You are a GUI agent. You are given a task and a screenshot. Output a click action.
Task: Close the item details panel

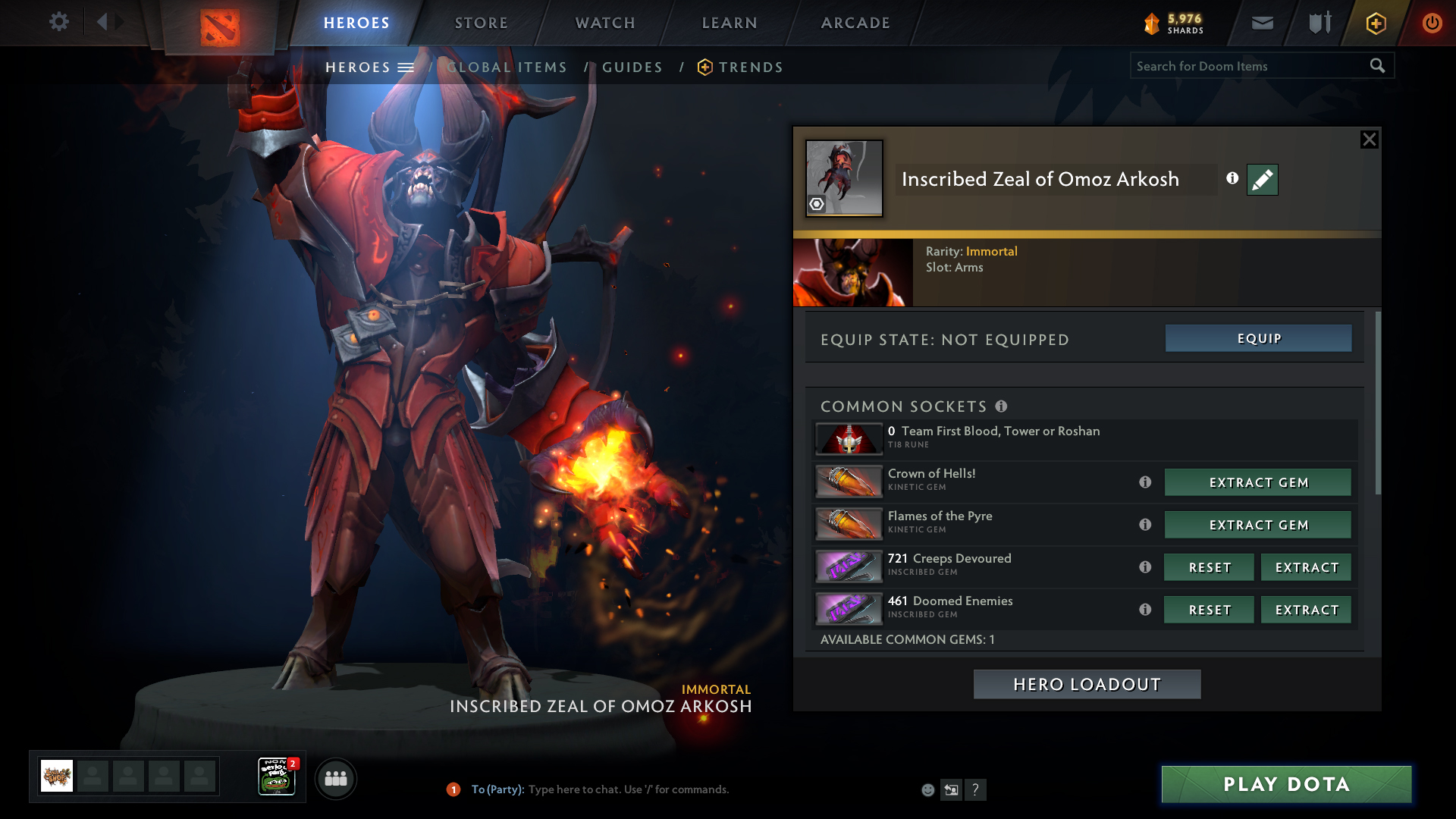click(x=1369, y=140)
